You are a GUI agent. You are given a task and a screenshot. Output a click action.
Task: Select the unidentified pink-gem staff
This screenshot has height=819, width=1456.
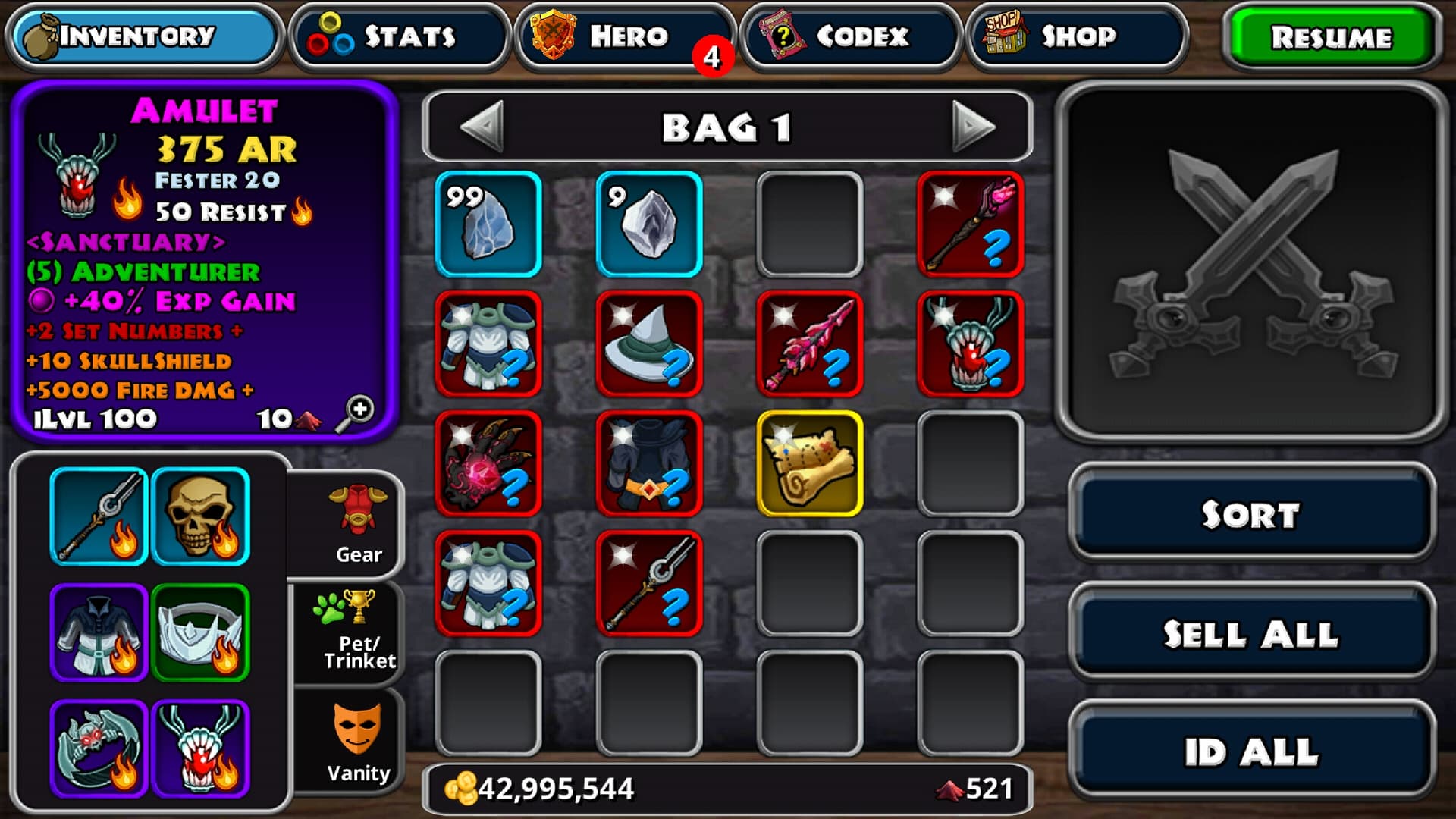(x=970, y=224)
